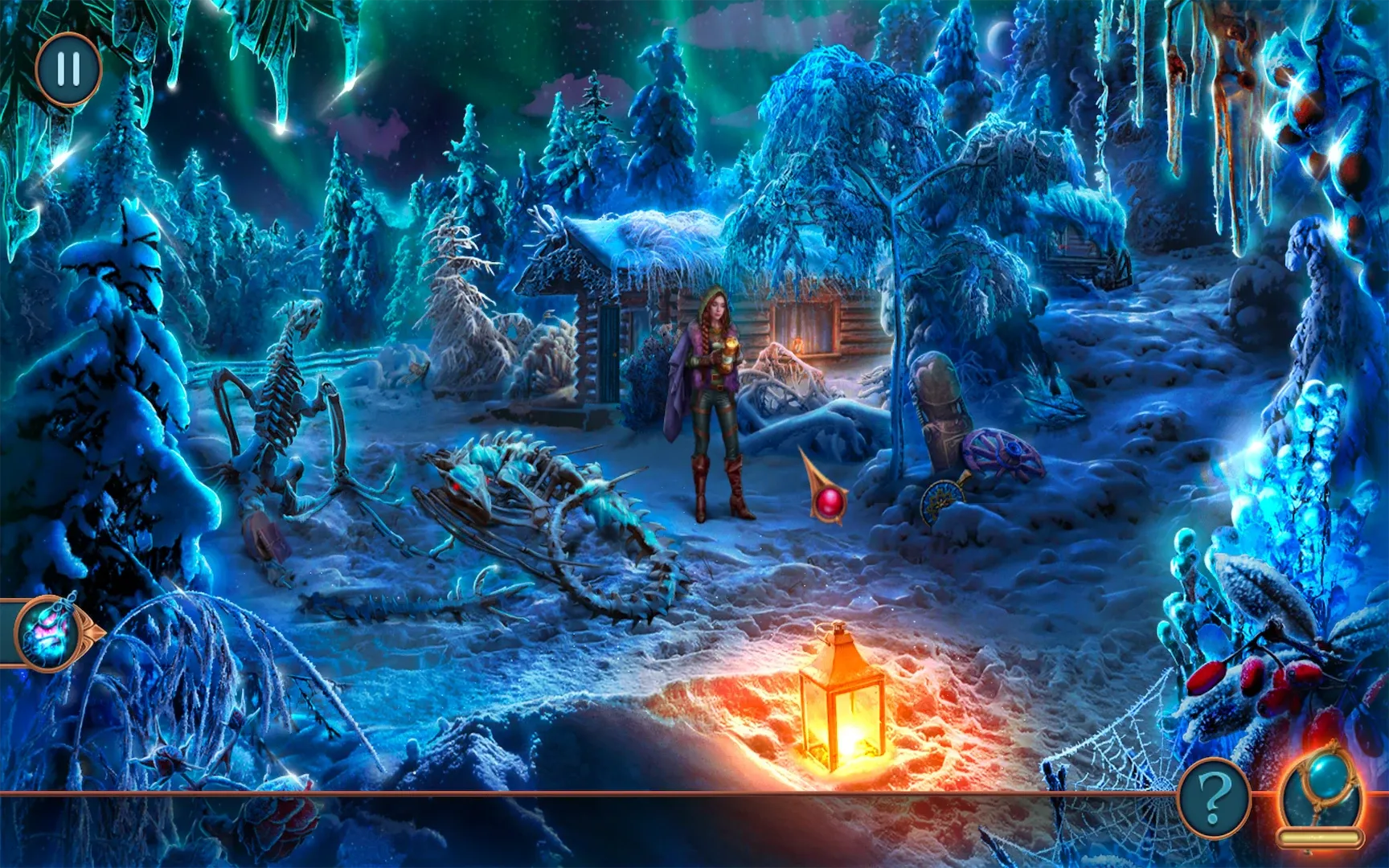Click the hooded character holding the jar
This screenshot has height=868, width=1389.
click(712, 386)
